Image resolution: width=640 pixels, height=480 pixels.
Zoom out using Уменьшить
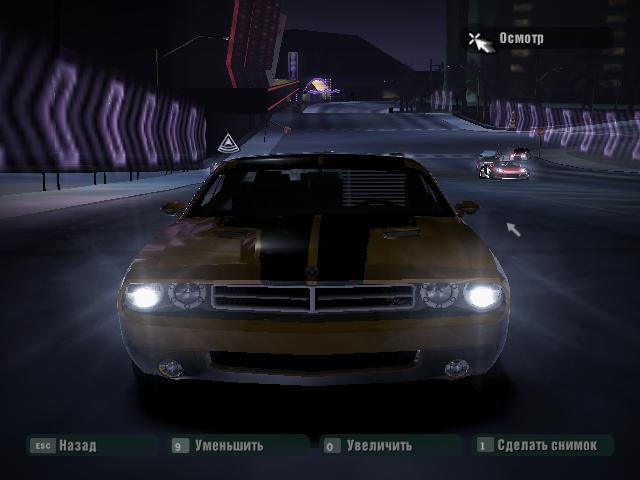click(229, 446)
